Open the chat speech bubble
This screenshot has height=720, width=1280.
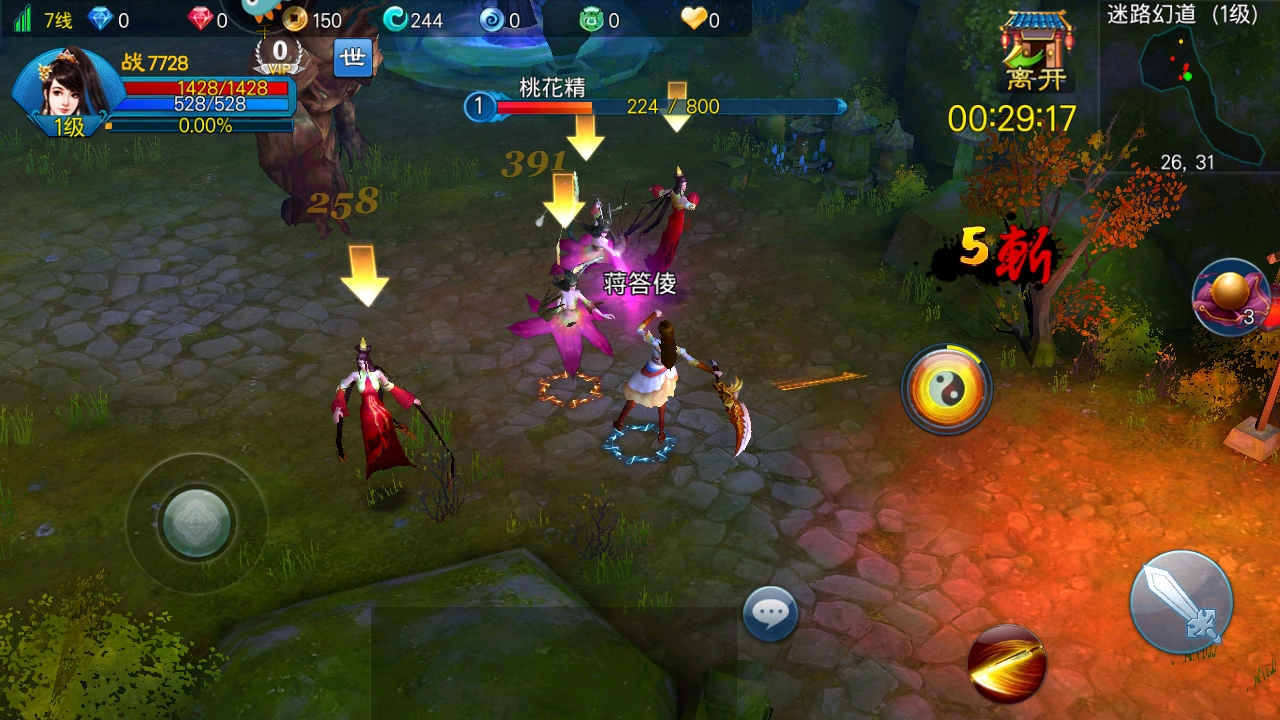770,613
